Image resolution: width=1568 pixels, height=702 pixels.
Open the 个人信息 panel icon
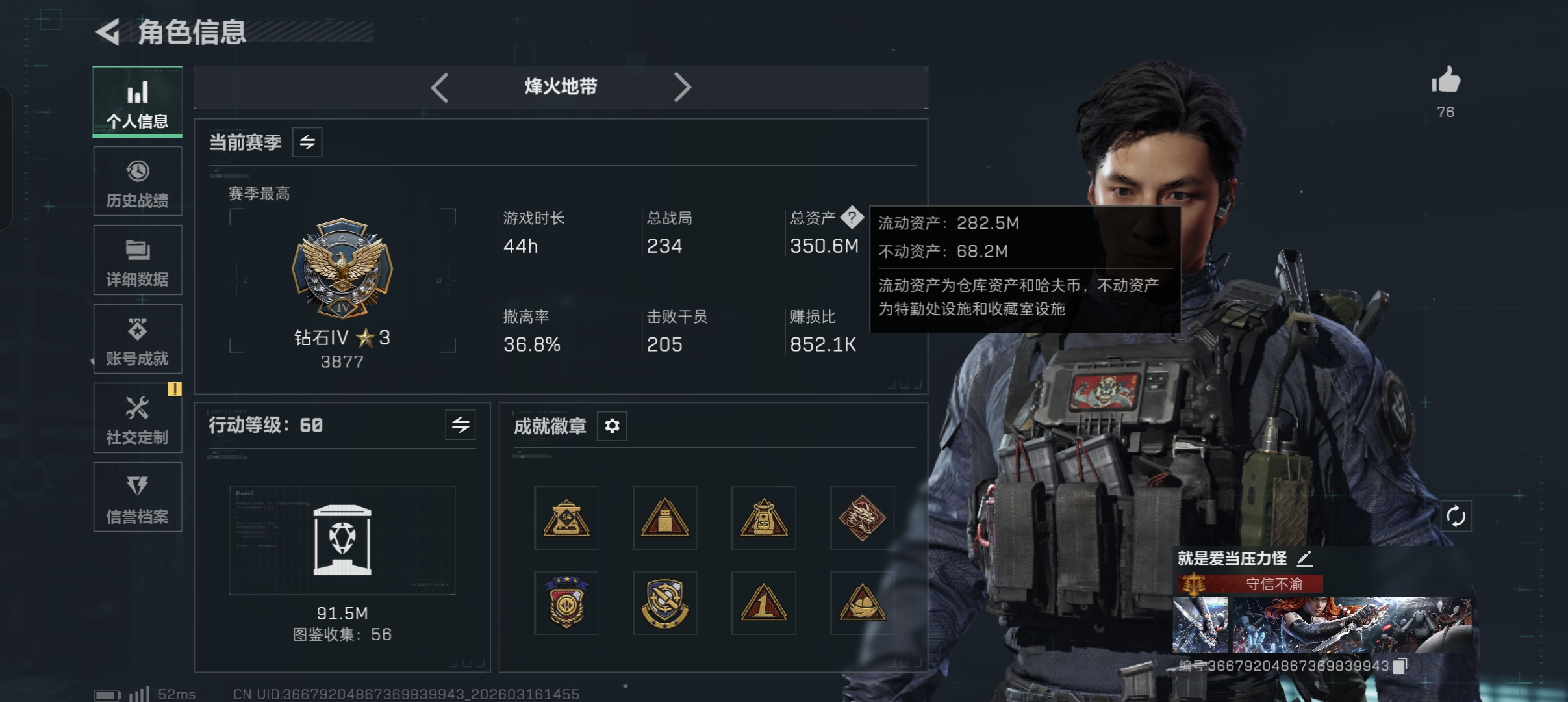pos(137,93)
